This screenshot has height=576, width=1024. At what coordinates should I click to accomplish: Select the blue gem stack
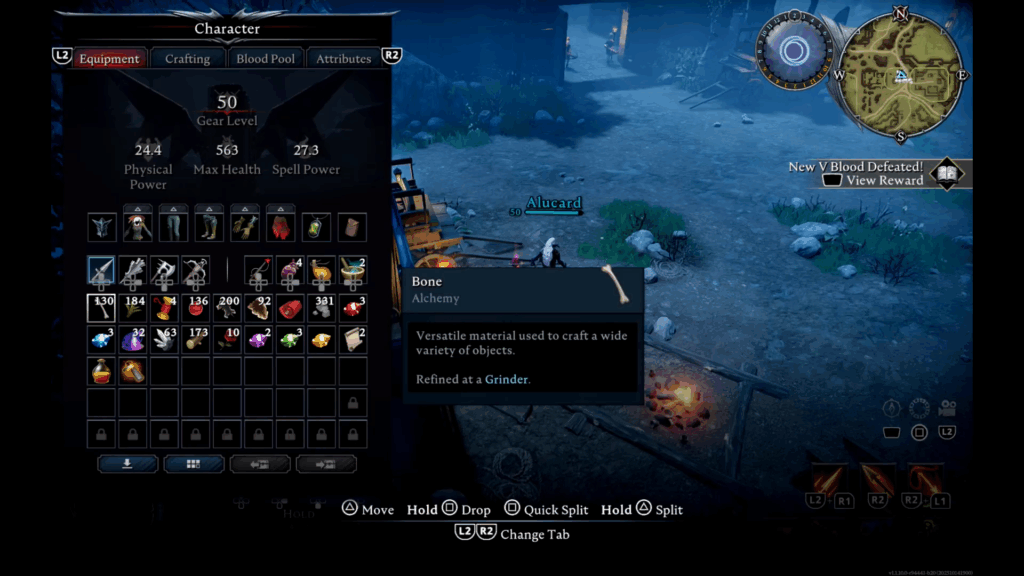(x=102, y=340)
